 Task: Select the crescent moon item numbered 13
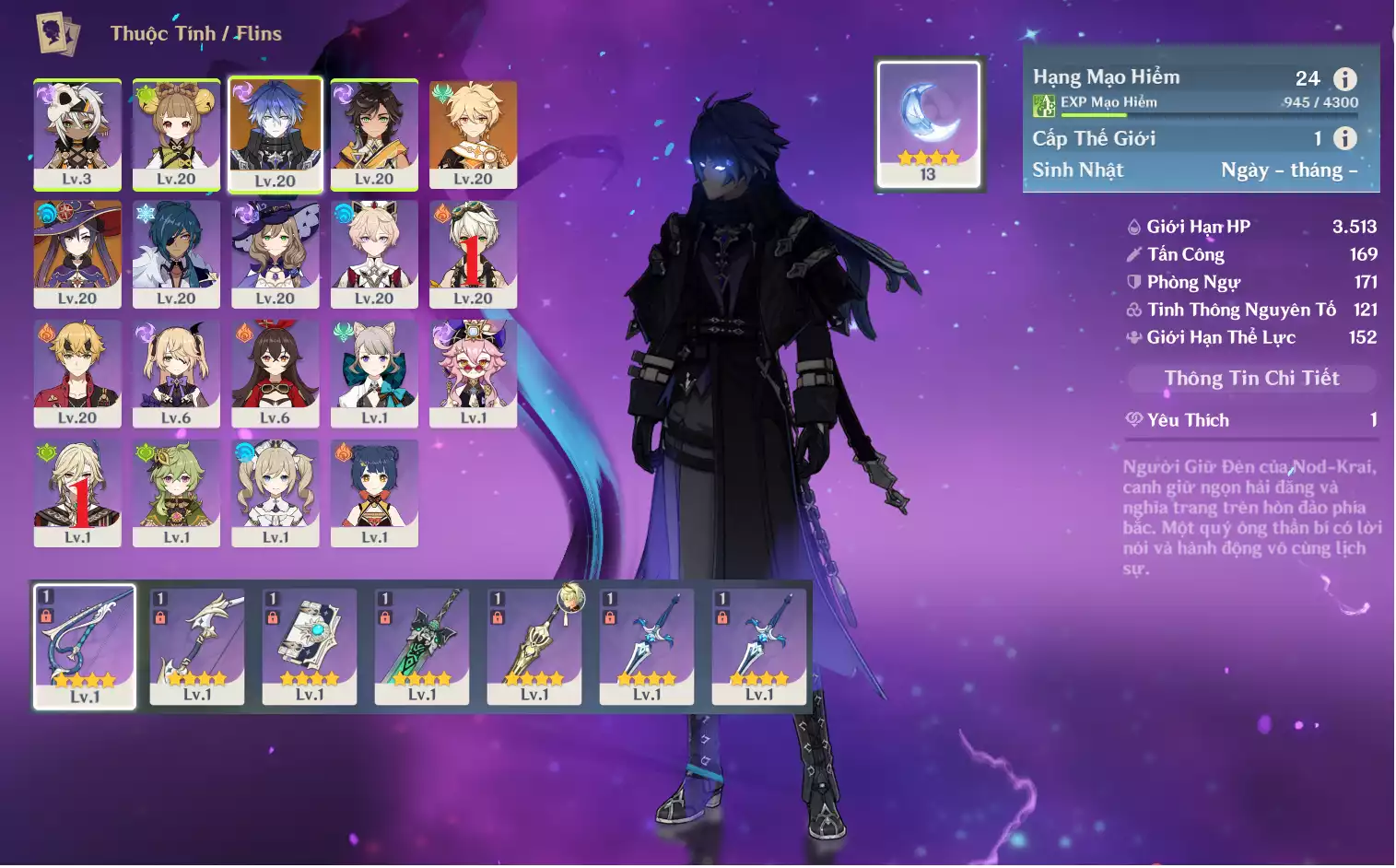click(x=928, y=124)
